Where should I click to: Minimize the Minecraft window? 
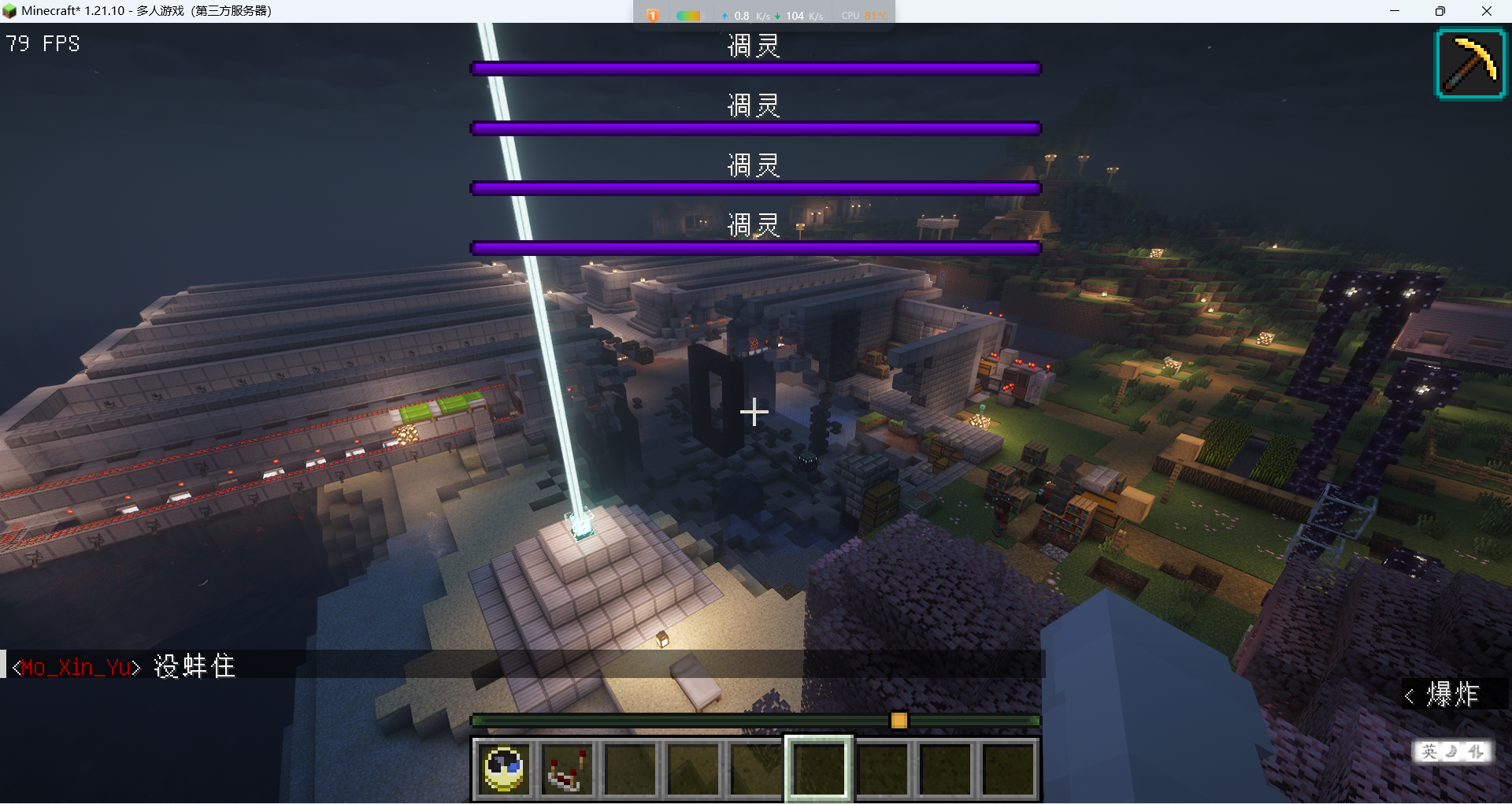pos(1395,11)
